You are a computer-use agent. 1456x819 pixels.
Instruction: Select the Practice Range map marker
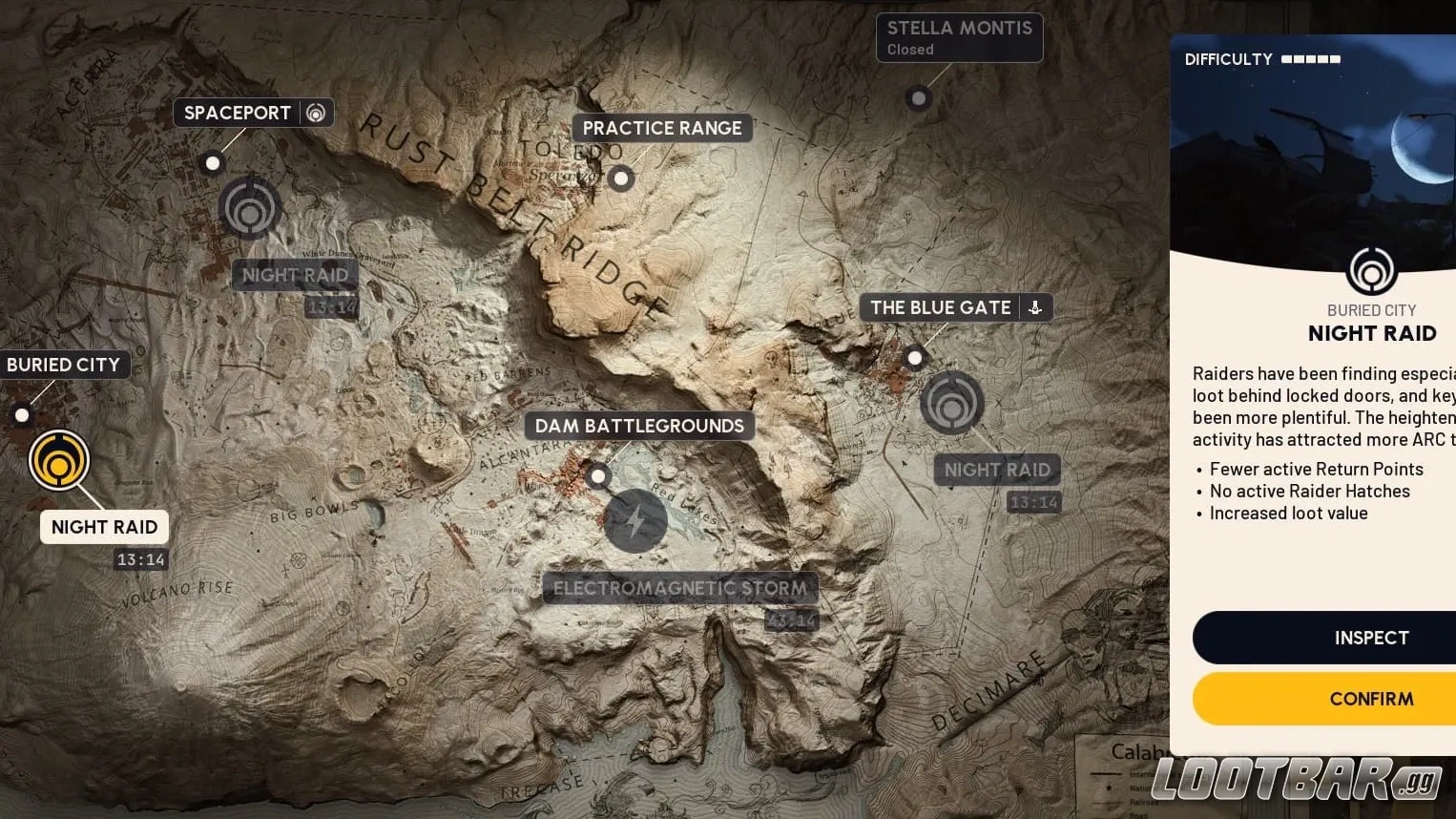pos(620,178)
